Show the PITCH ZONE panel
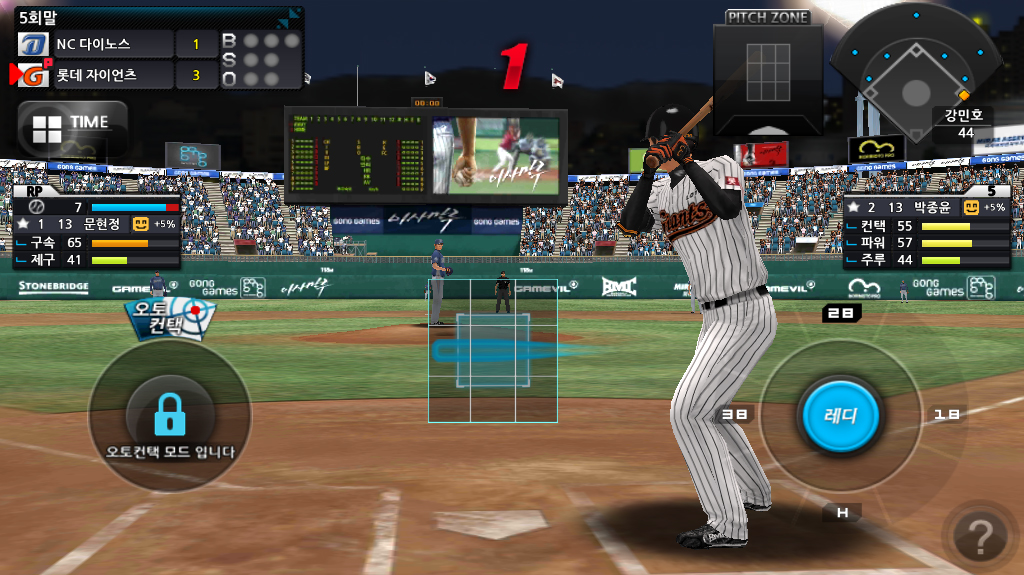 point(768,72)
